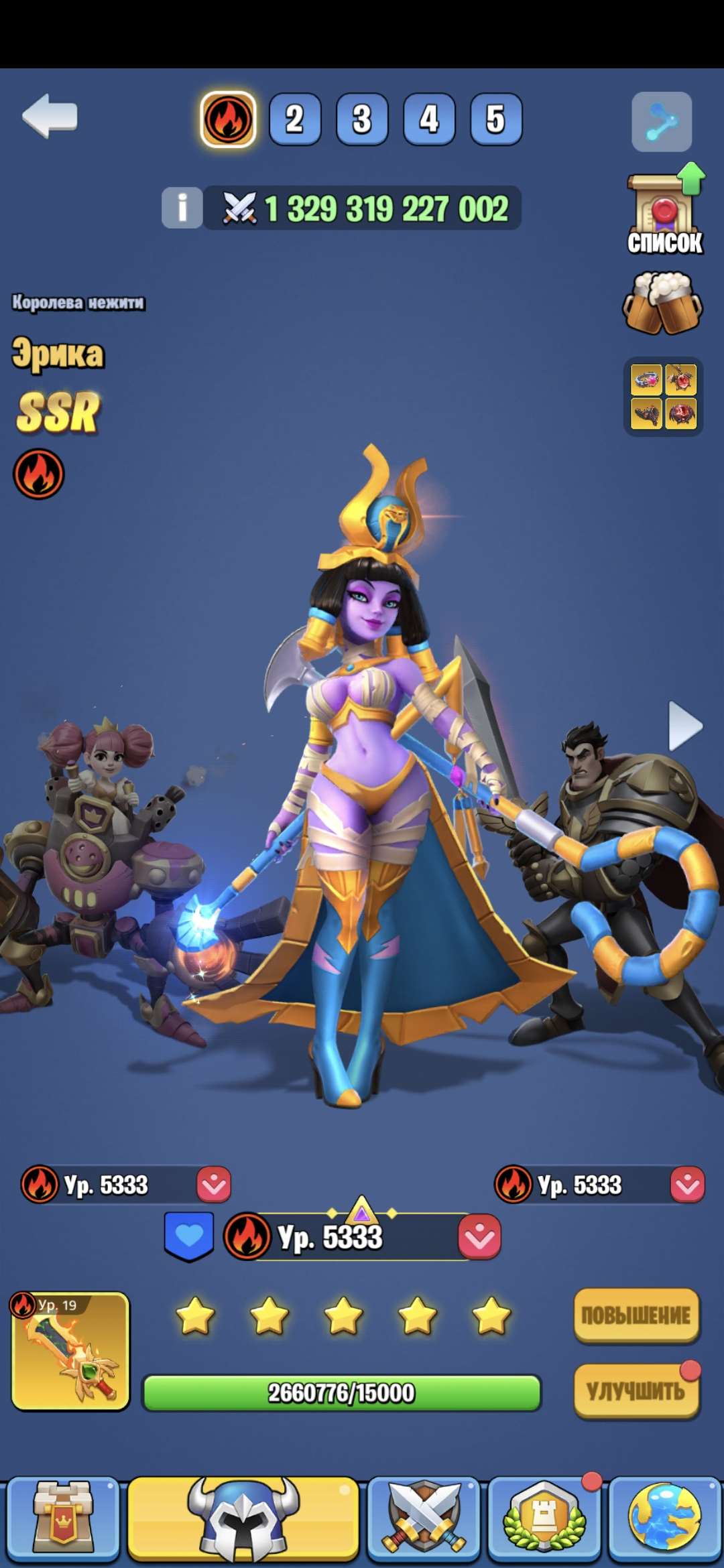
Task: Switch to team slot 2
Action: (294, 119)
